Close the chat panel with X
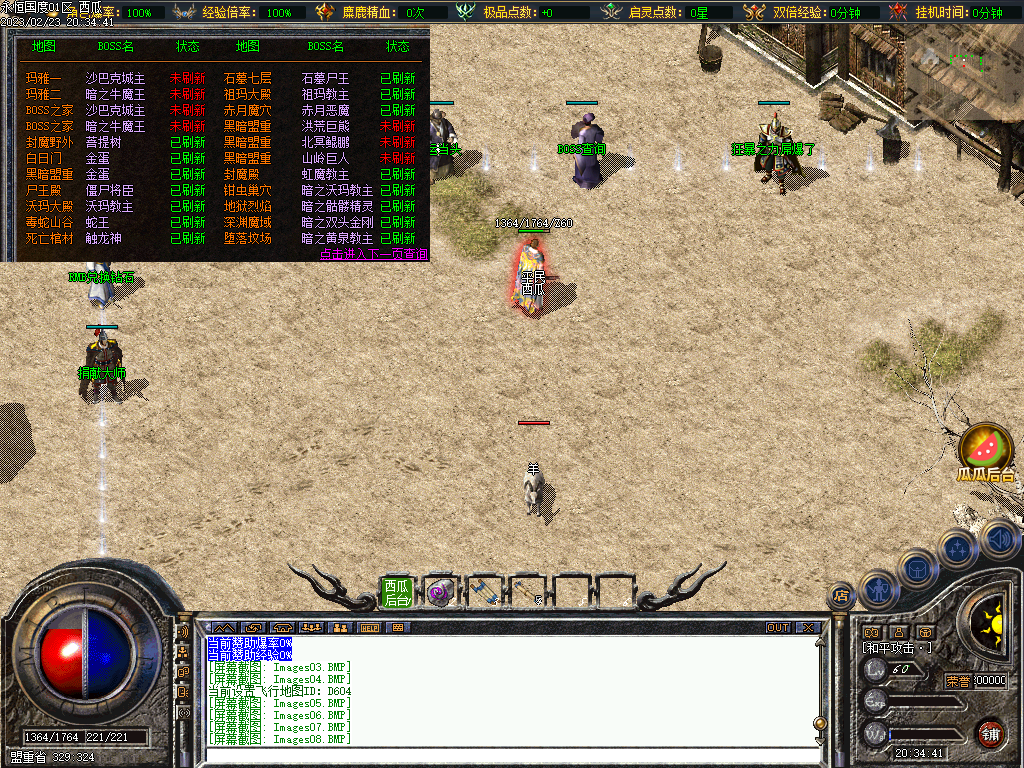 [x=808, y=628]
